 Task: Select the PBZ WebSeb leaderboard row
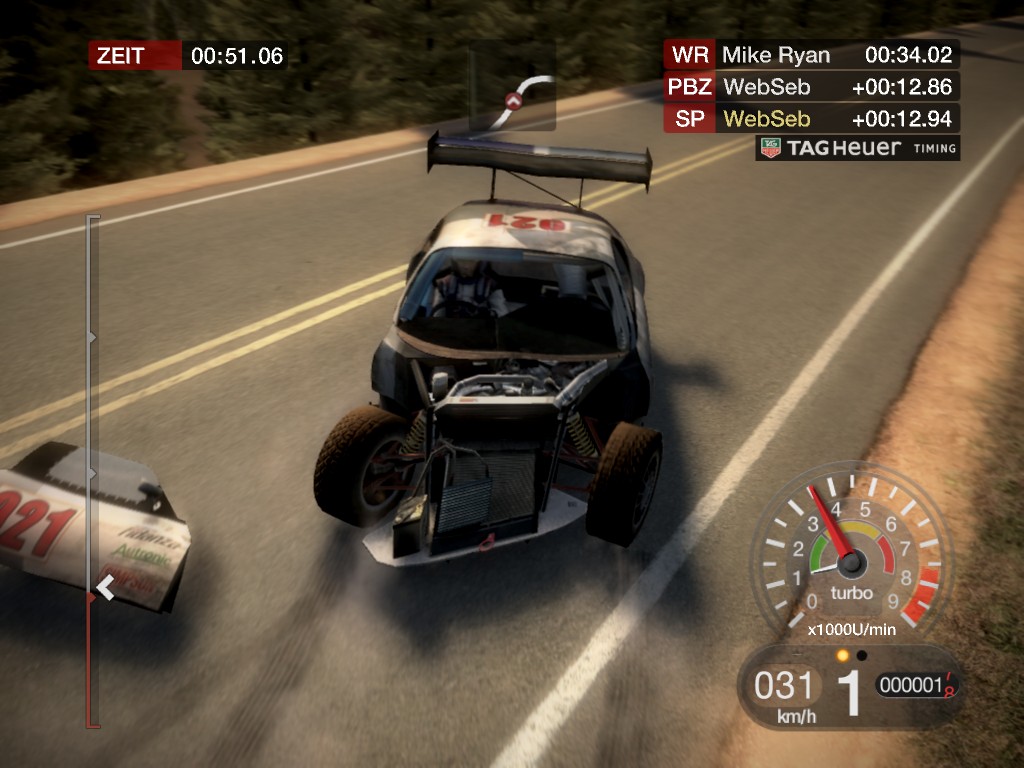811,87
